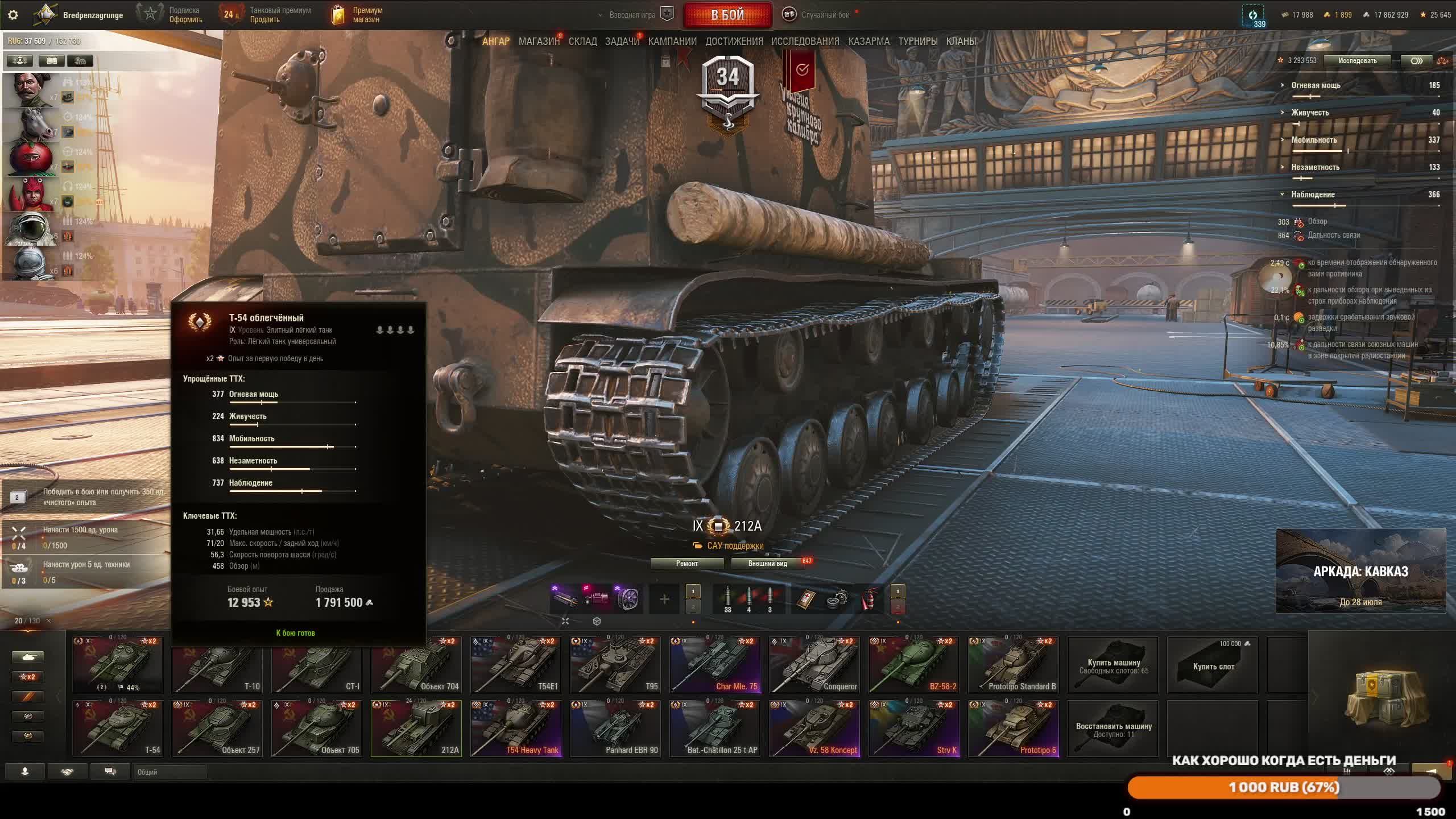Open the СКЛАД depot tab

point(582,42)
